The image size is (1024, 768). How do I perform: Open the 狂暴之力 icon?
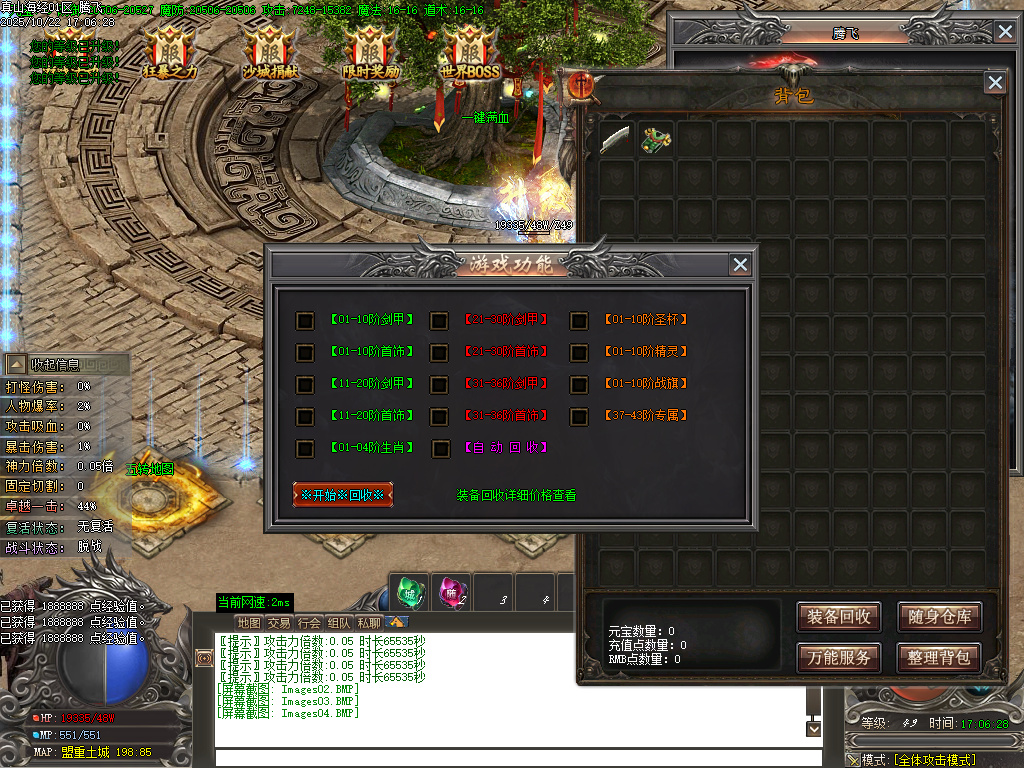(x=170, y=53)
